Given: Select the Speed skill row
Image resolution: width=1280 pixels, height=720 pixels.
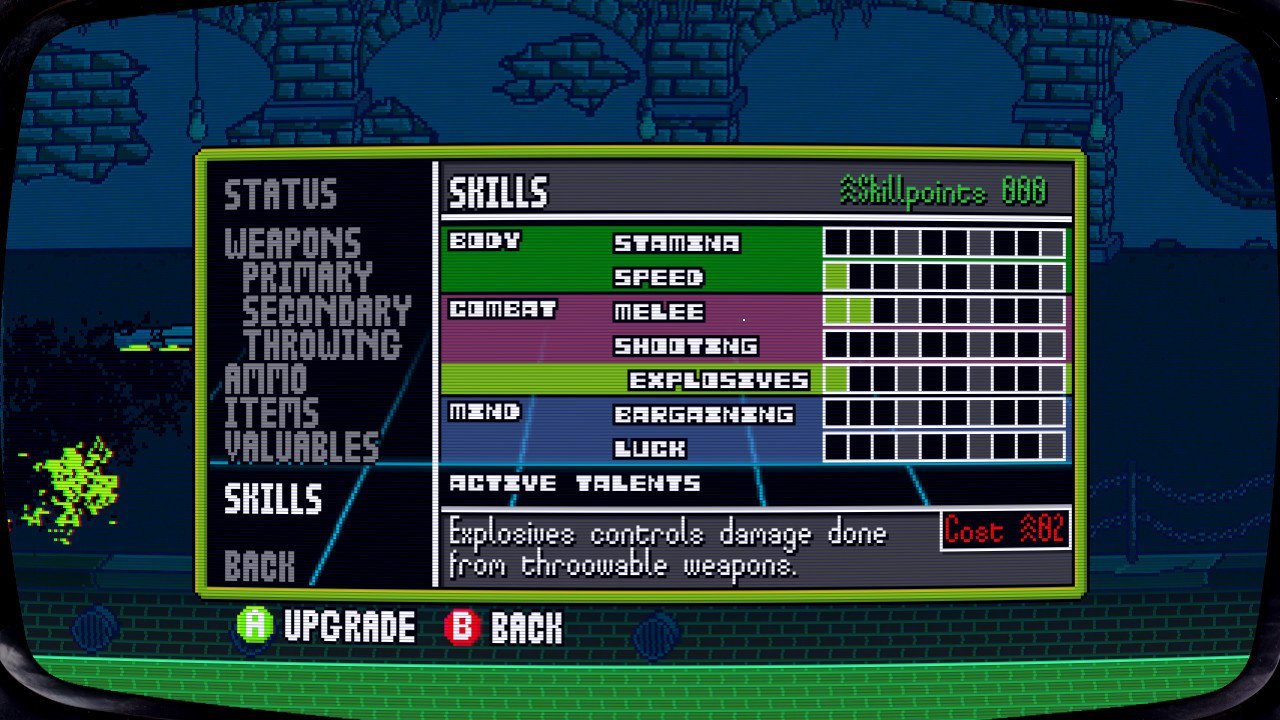Looking at the screenshot, I should tap(658, 277).
